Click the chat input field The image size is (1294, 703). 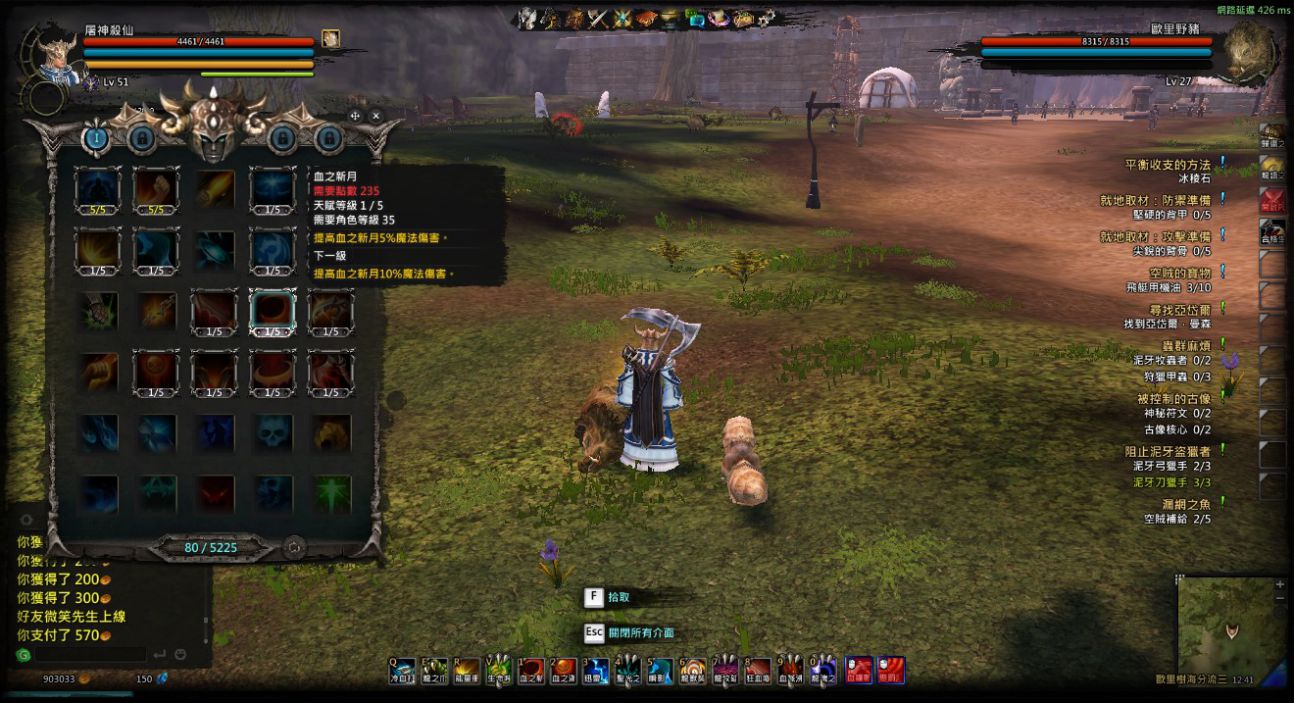[90, 654]
